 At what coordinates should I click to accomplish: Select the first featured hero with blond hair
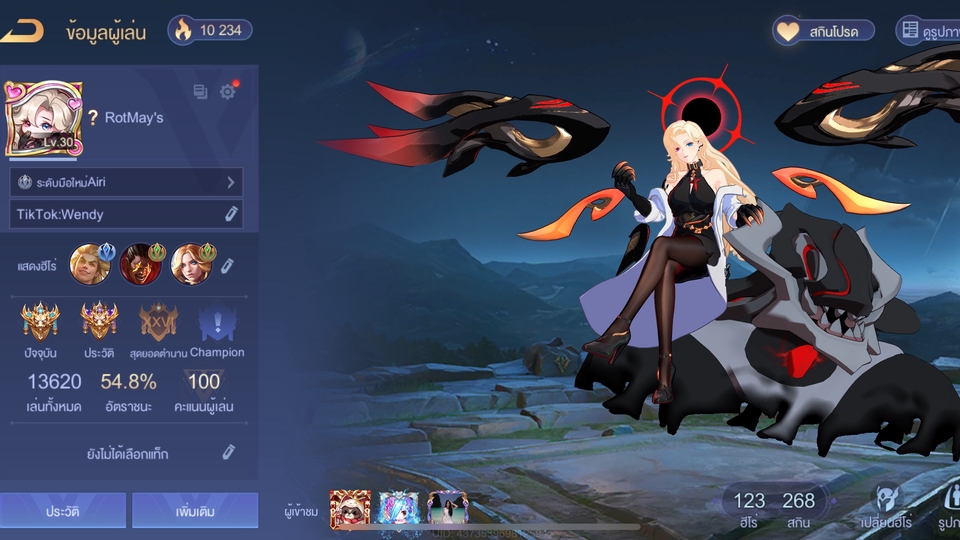[x=88, y=264]
